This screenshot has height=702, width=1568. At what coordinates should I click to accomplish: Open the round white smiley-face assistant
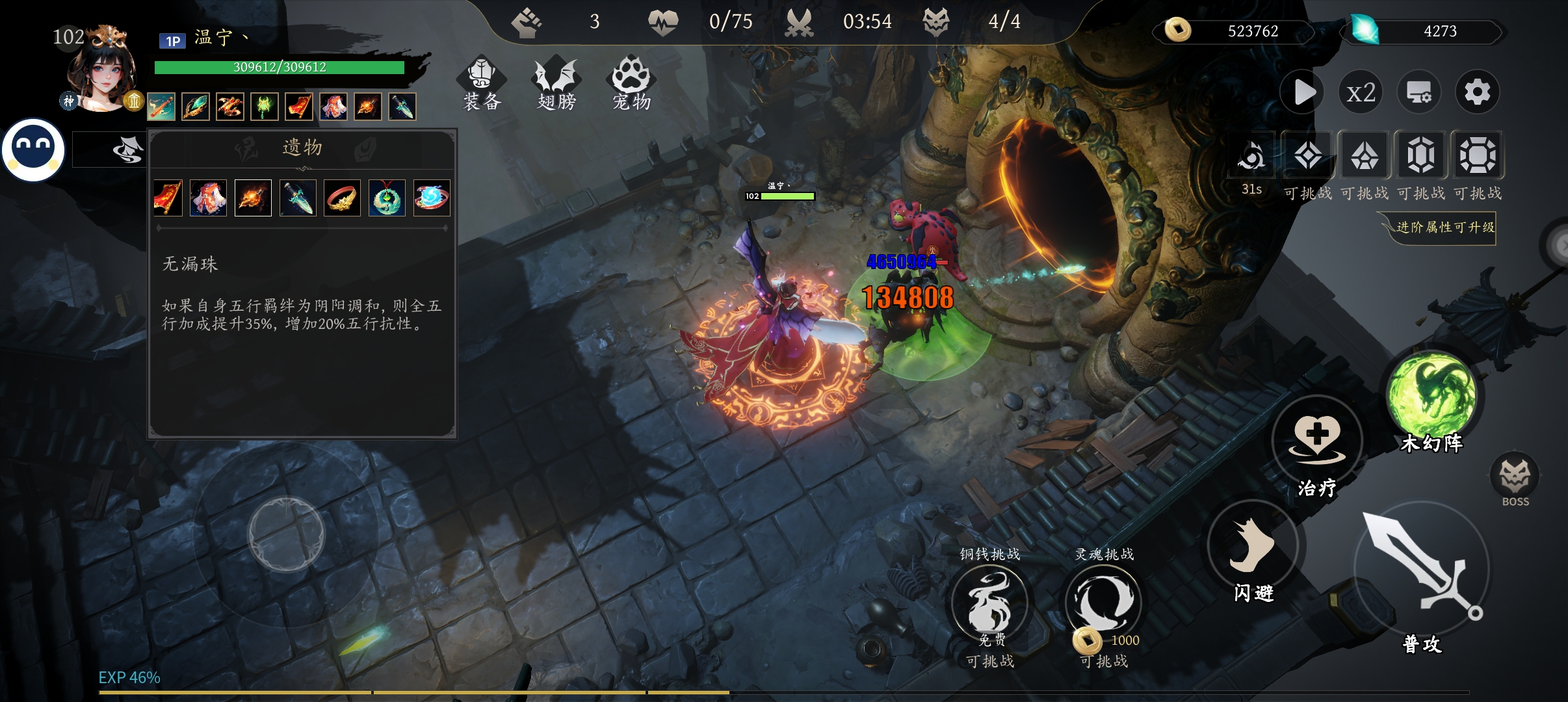pos(33,149)
